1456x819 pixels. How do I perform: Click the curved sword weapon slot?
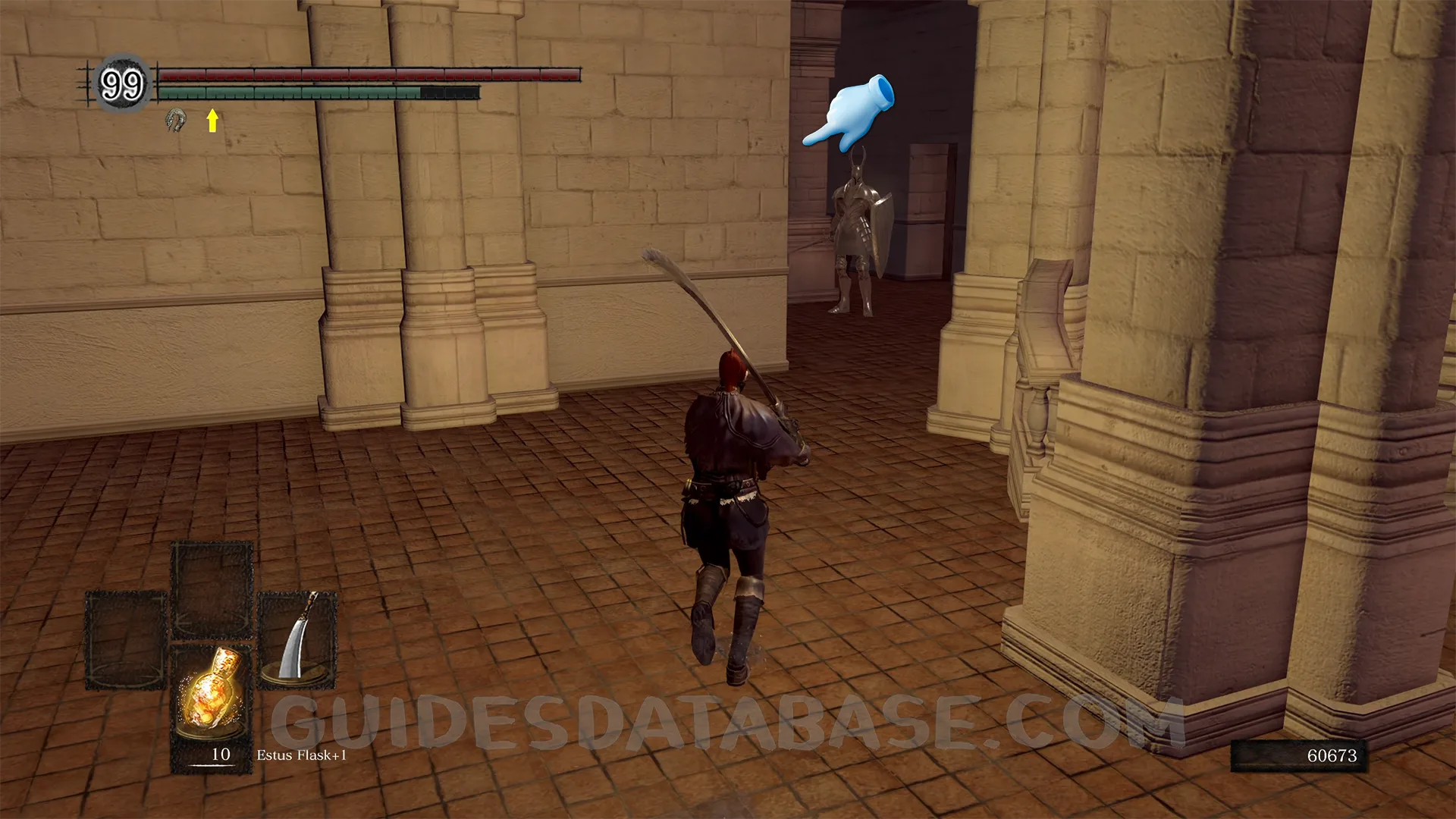tap(297, 639)
